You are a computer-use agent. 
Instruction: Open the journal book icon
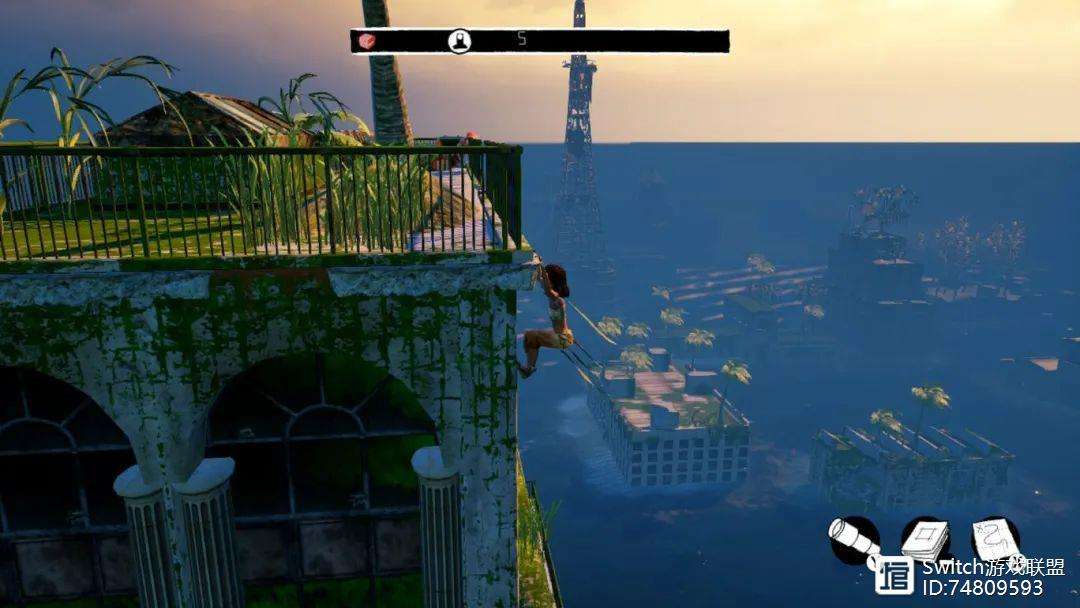pyautogui.click(x=925, y=541)
